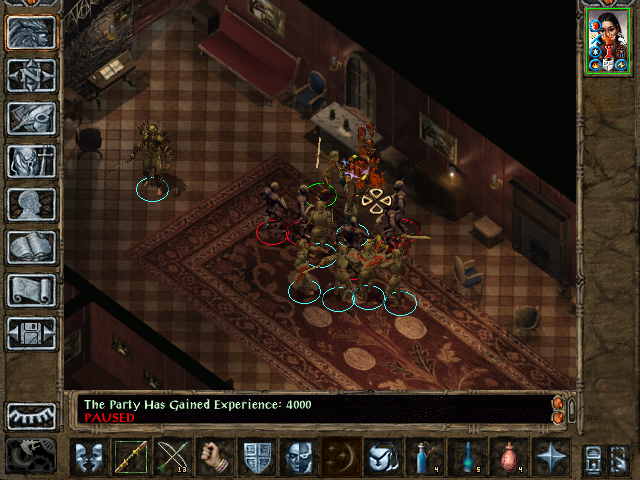Open the cast spell quick-slot button

[x=341, y=457]
